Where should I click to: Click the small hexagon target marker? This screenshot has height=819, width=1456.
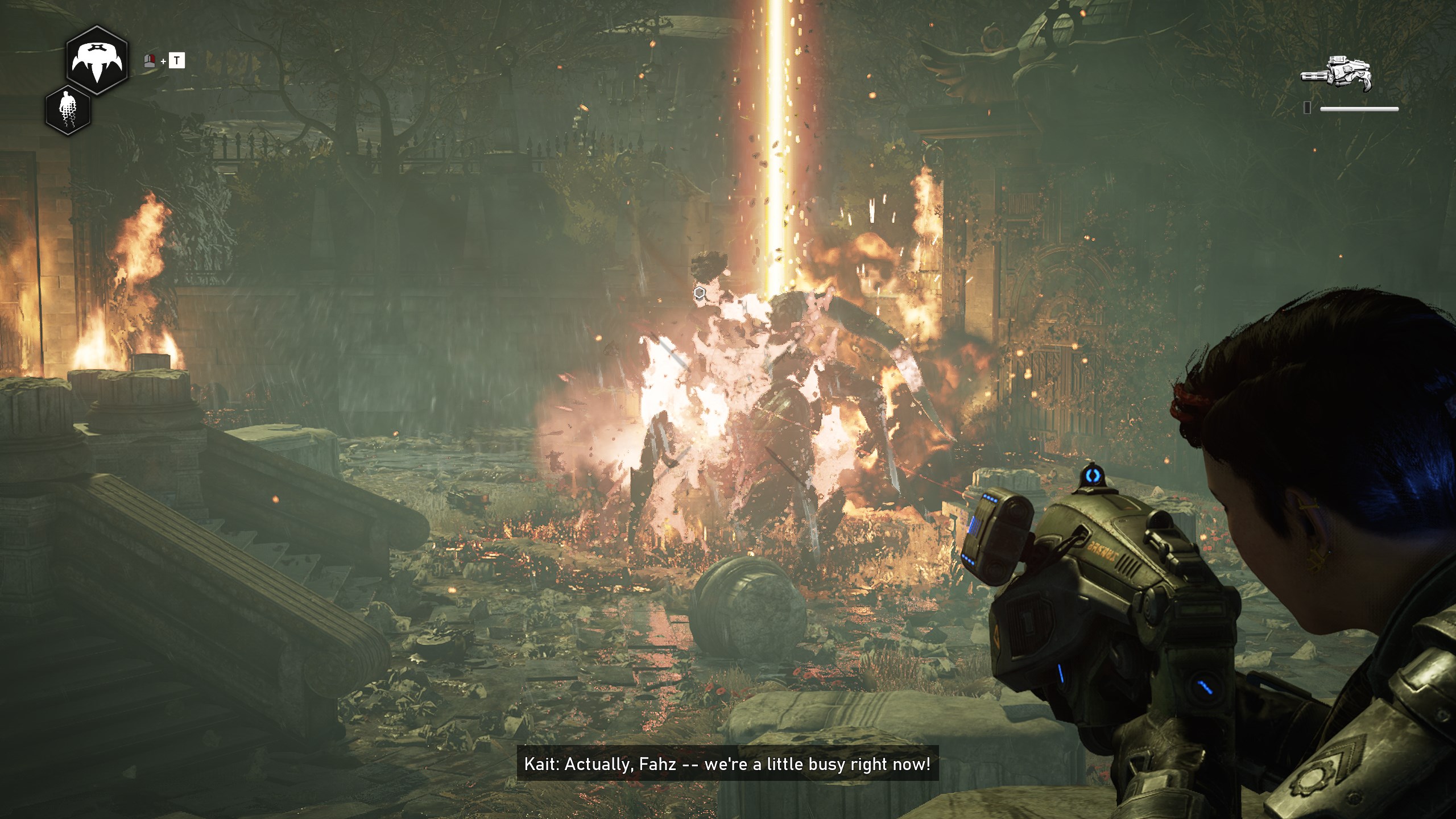(x=700, y=293)
